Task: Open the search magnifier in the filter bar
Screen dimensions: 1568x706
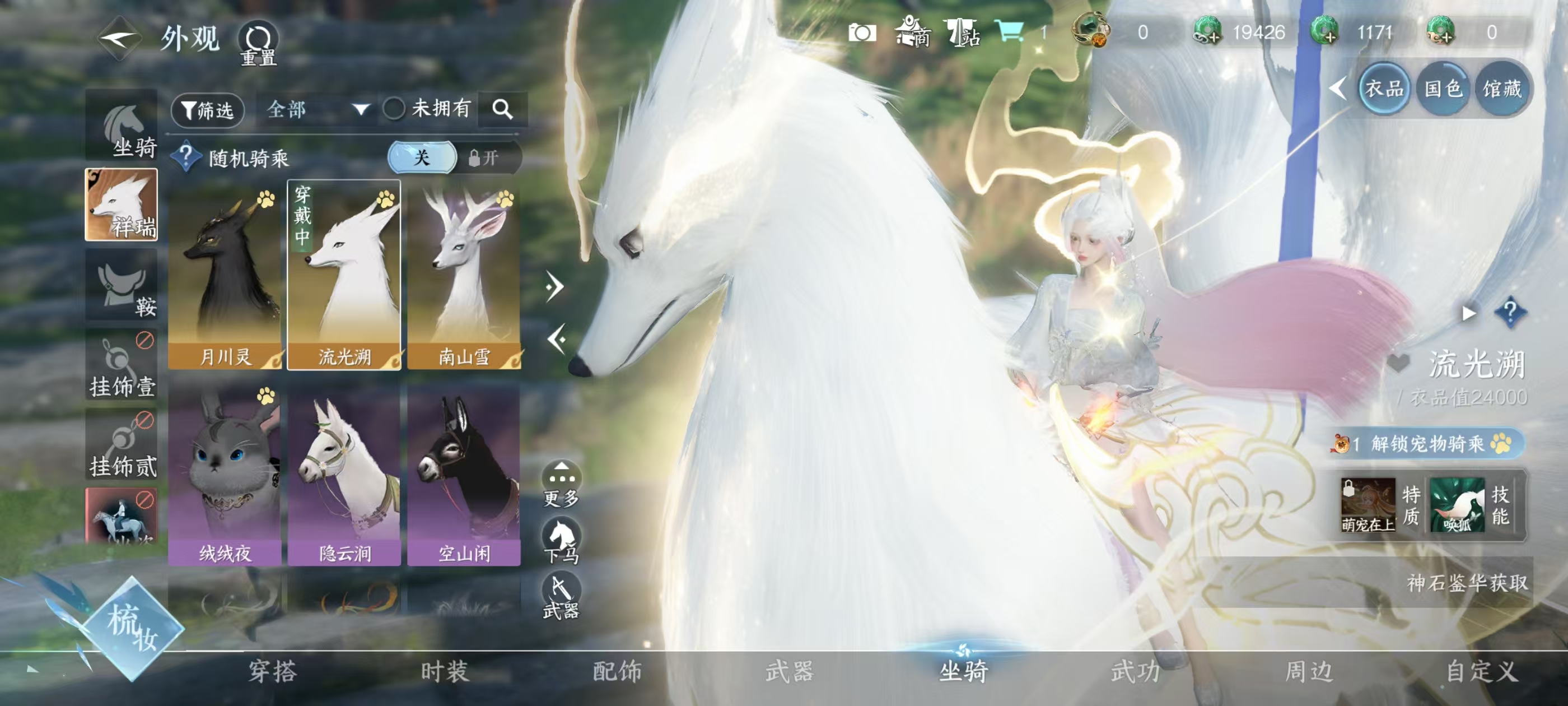Action: pyautogui.click(x=503, y=110)
